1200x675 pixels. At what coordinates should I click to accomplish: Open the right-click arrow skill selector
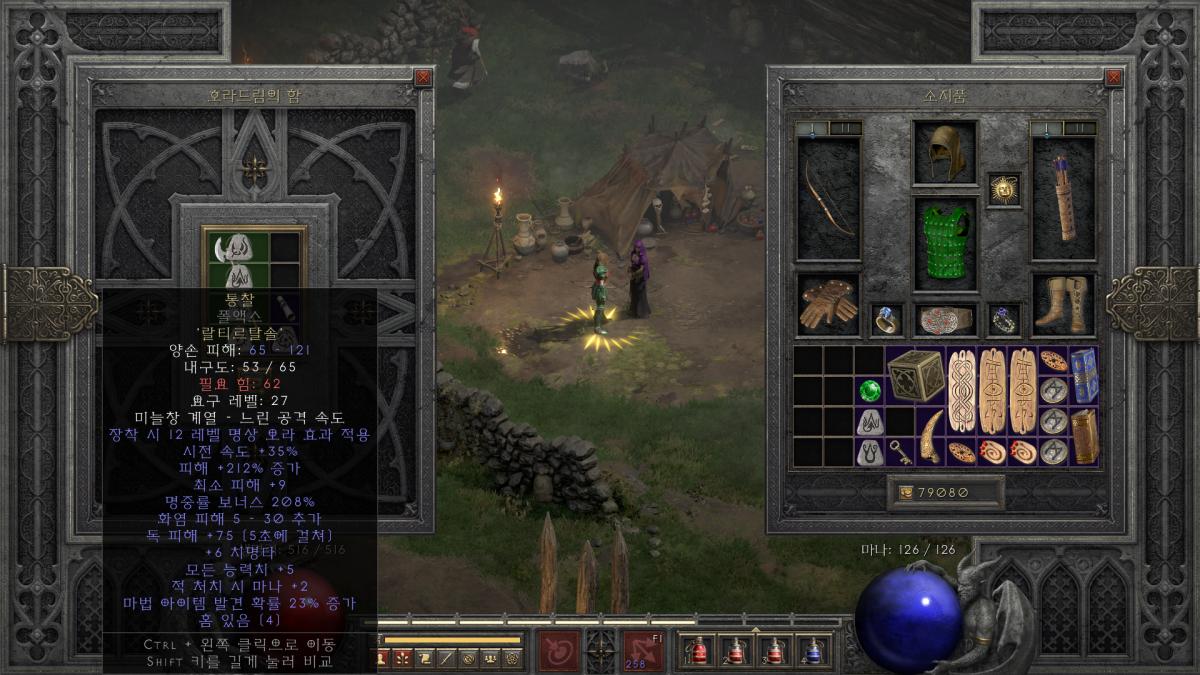click(x=643, y=650)
